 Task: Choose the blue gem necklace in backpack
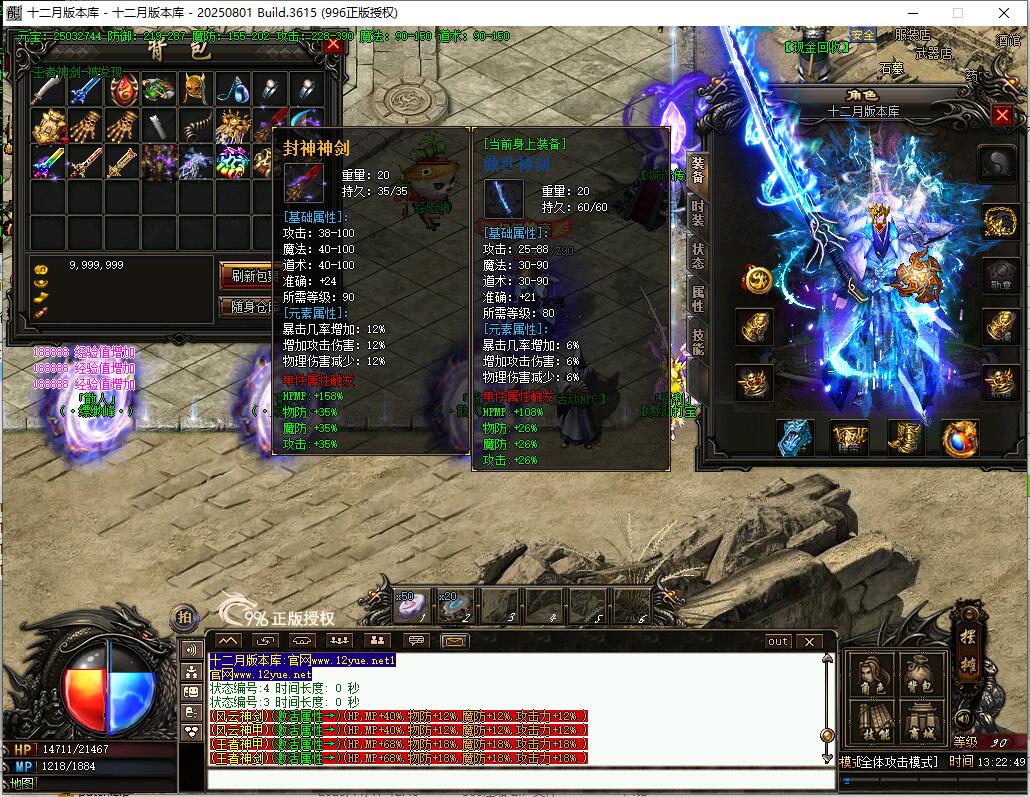(x=232, y=90)
